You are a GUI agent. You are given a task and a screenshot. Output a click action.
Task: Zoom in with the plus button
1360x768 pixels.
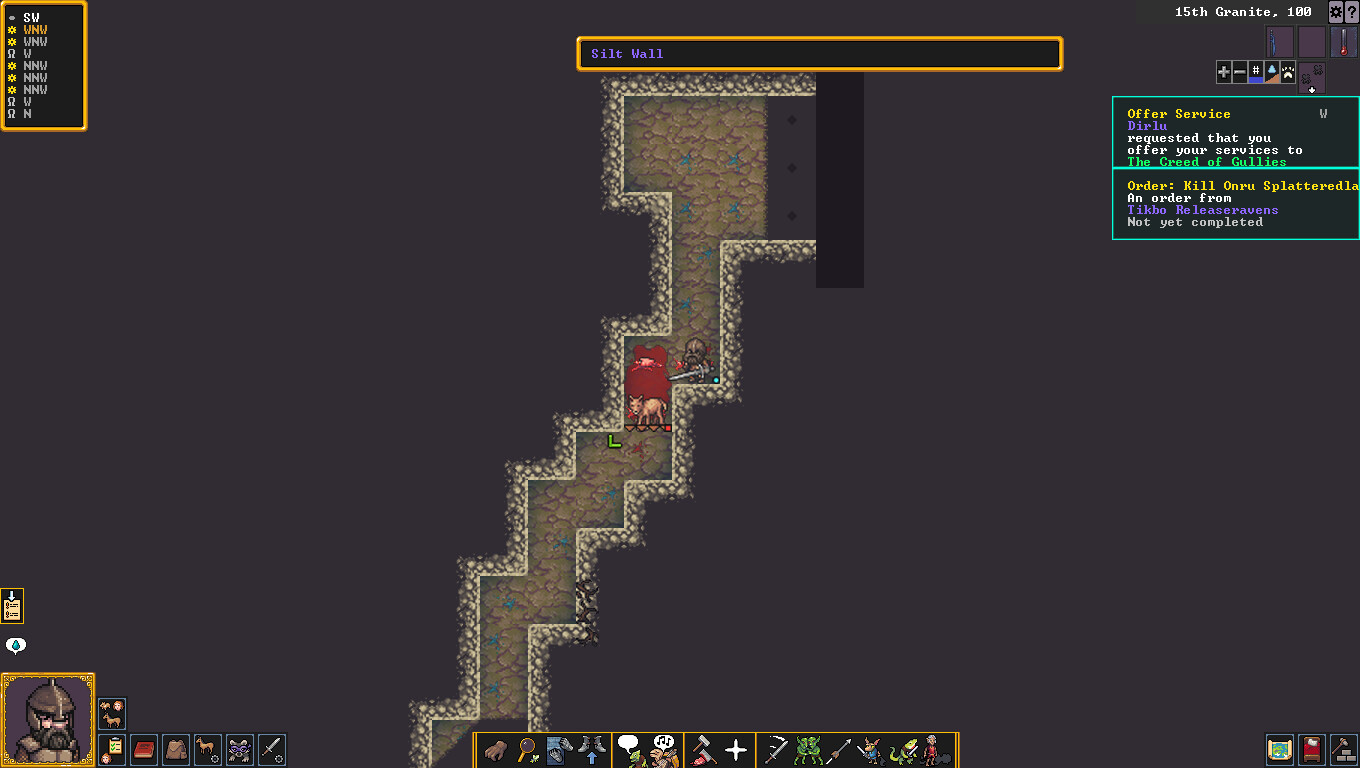coord(1224,72)
